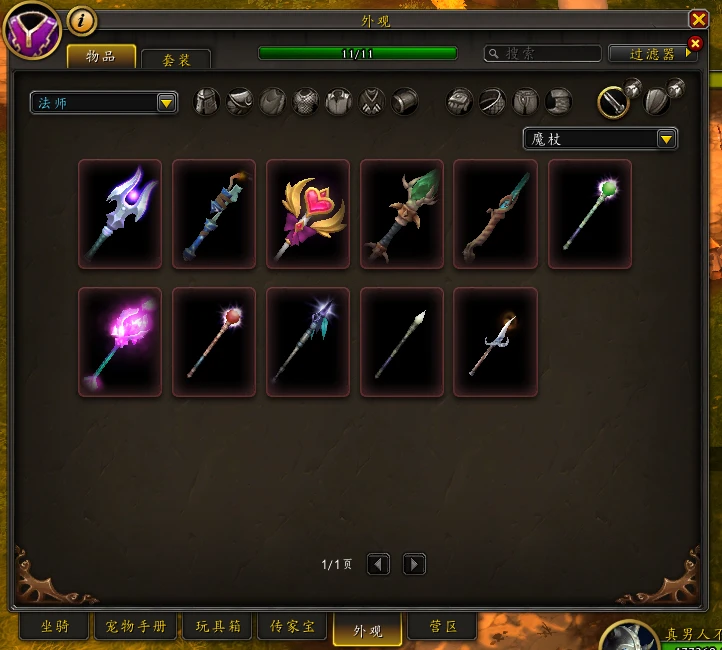Select the 物品 items tab
Screen dimensions: 722x650
[x=101, y=56]
